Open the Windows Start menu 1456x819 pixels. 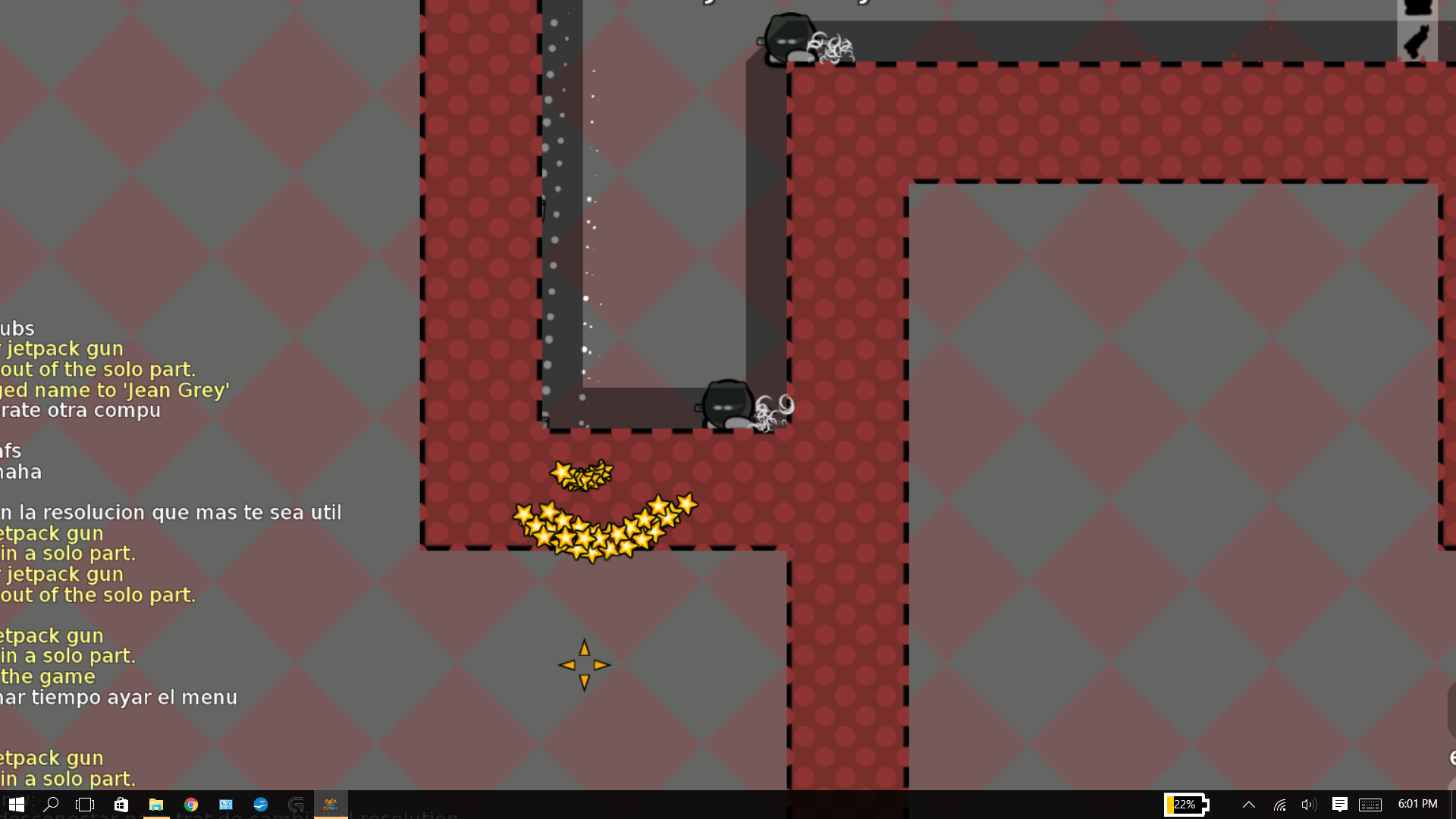pos(17,805)
